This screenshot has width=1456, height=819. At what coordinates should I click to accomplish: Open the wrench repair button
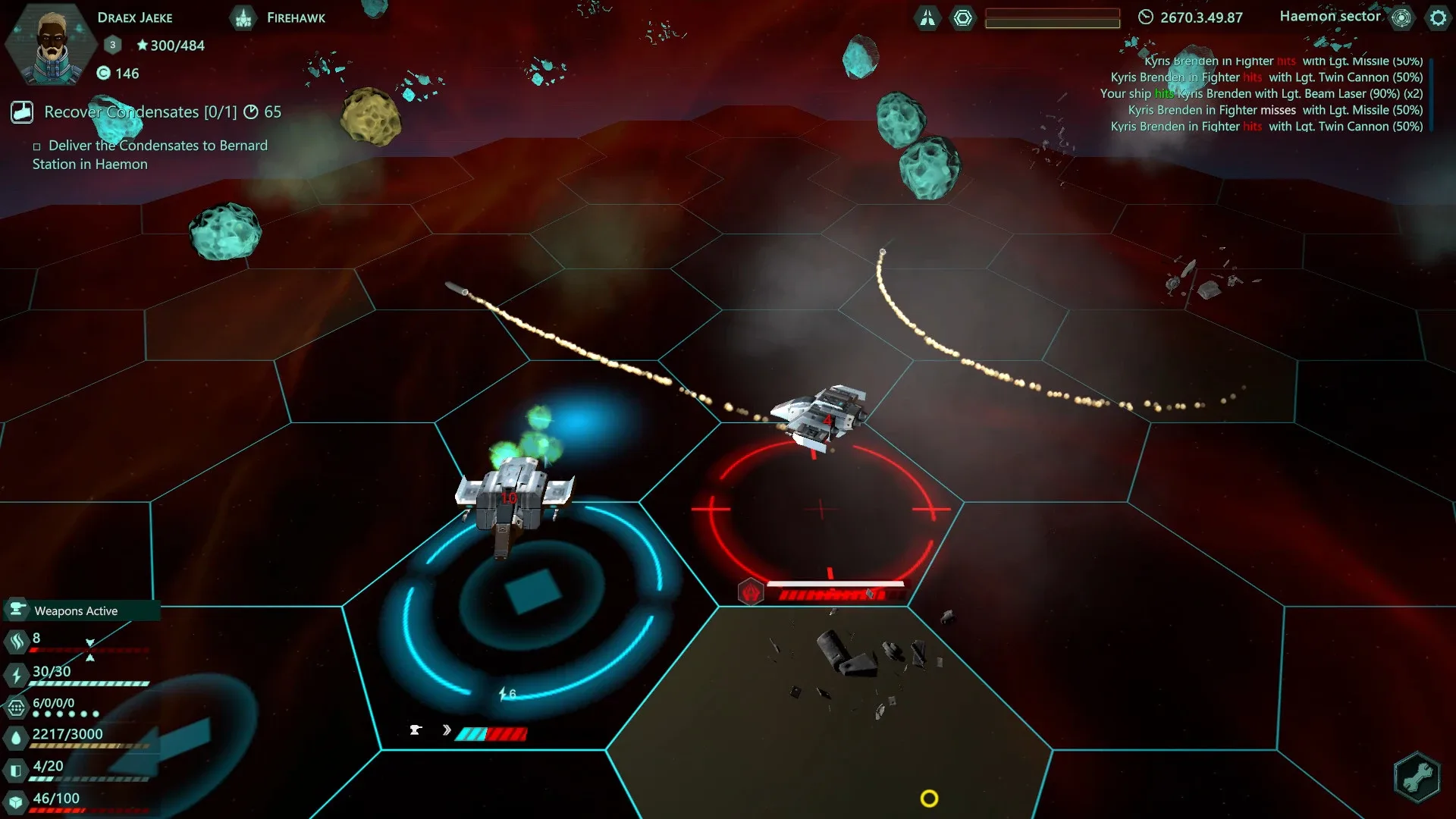coord(1417,777)
